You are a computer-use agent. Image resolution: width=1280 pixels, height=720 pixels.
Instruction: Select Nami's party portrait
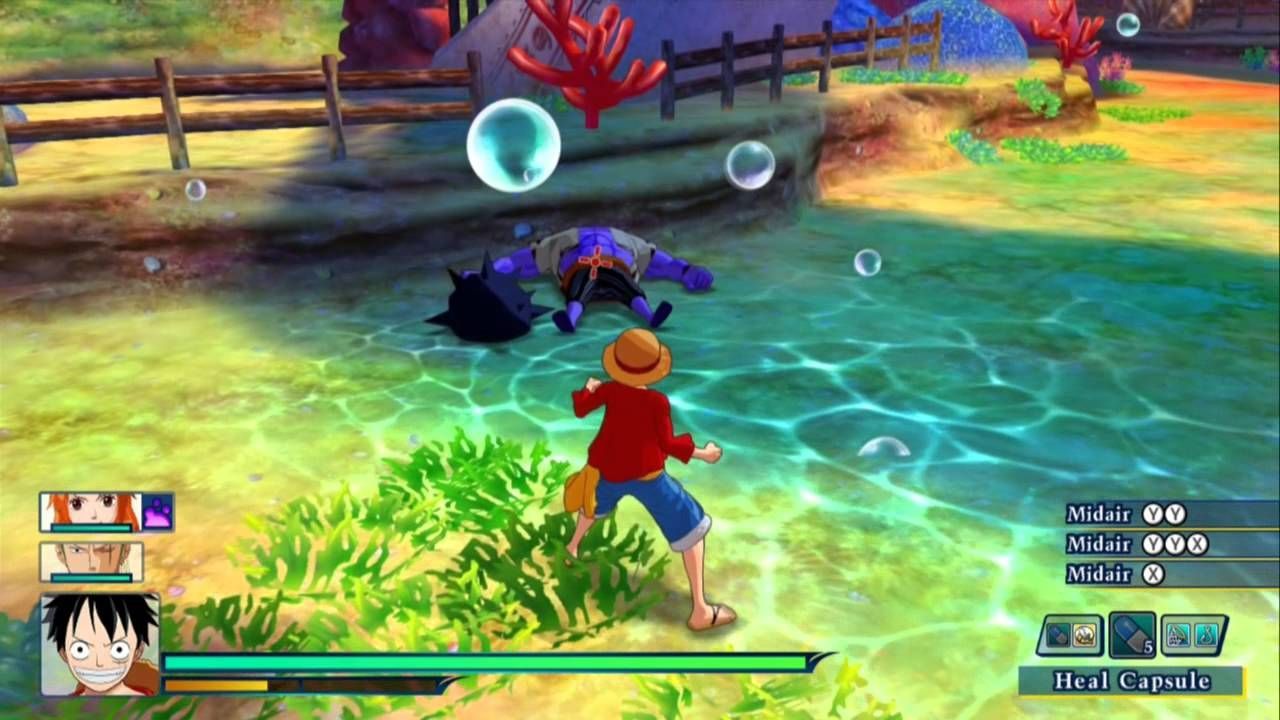91,511
